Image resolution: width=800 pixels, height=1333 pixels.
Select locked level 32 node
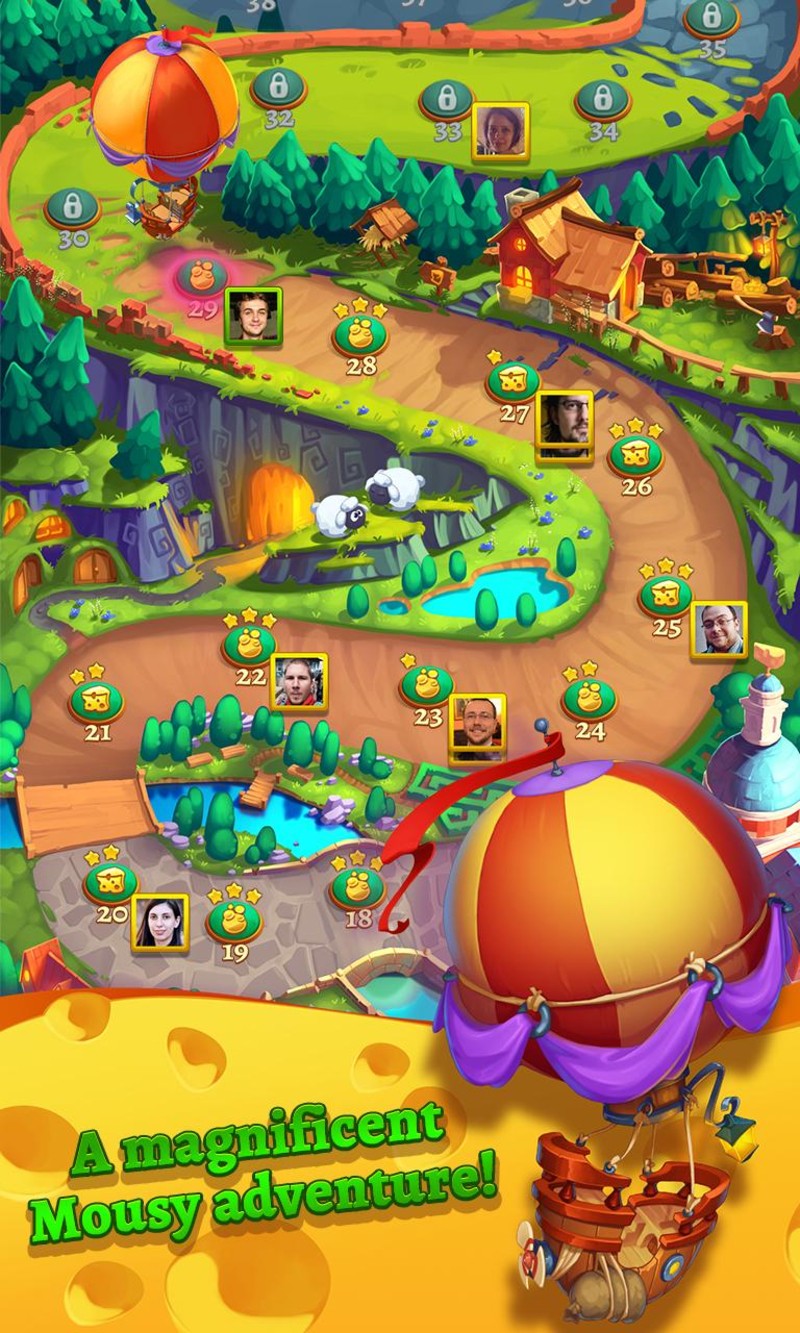coord(278,88)
